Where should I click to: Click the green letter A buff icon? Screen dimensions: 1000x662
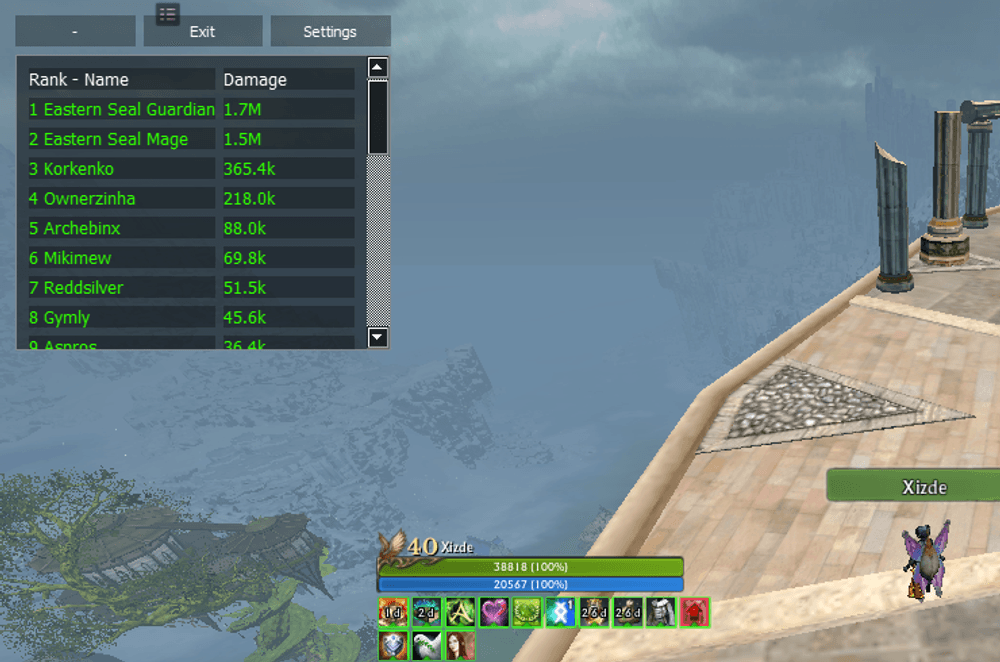(460, 612)
